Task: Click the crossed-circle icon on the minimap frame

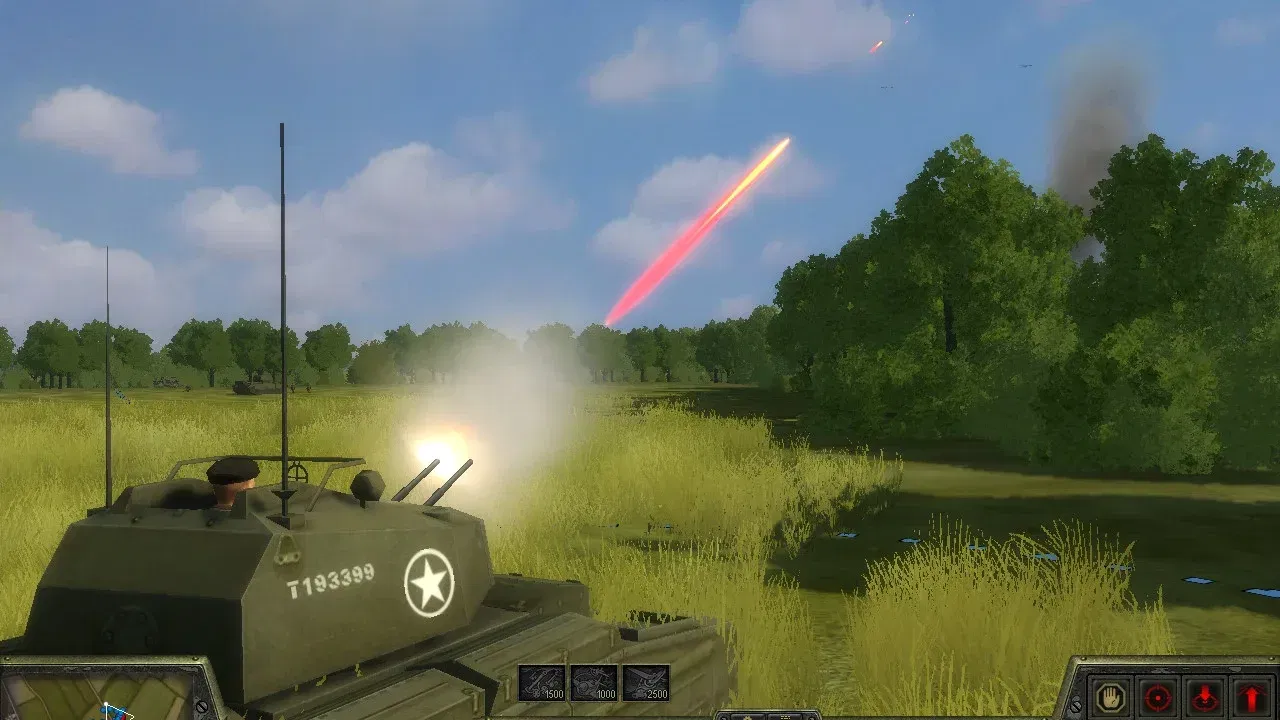Action: [202, 707]
